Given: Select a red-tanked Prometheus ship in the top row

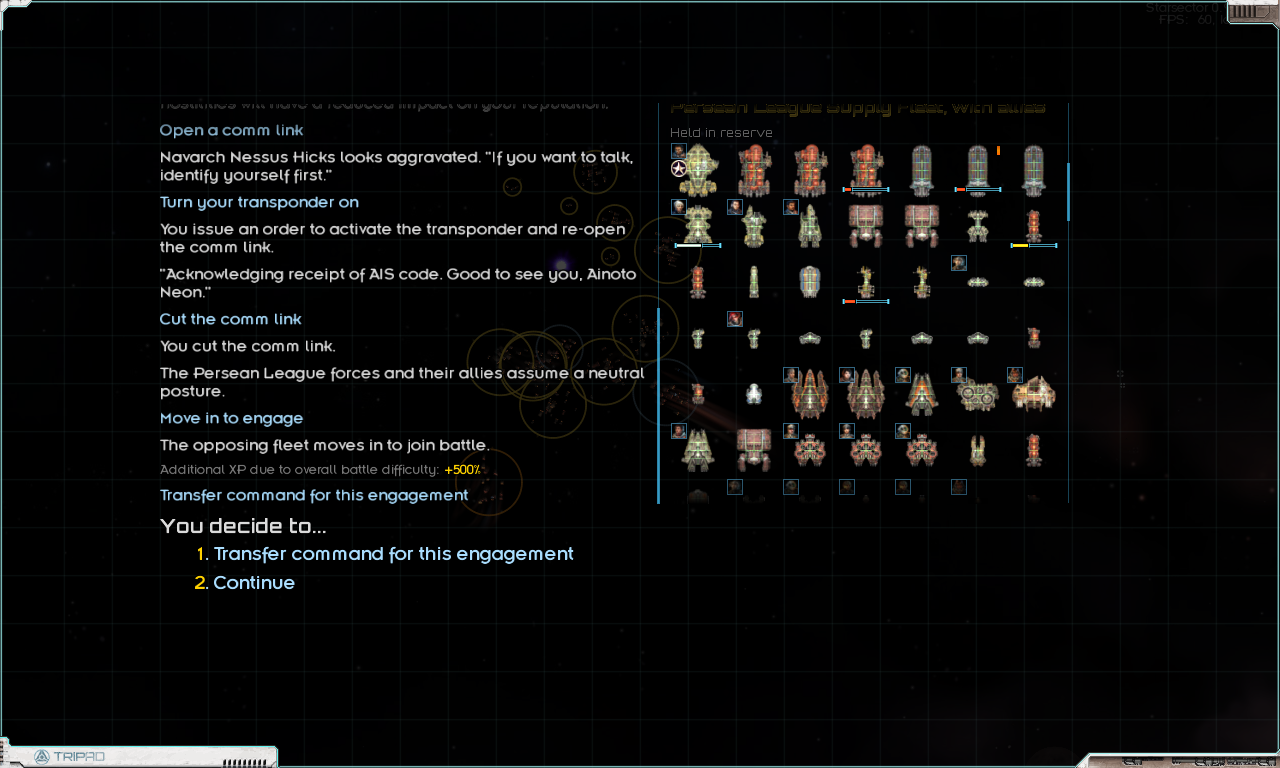Looking at the screenshot, I should pos(754,169).
